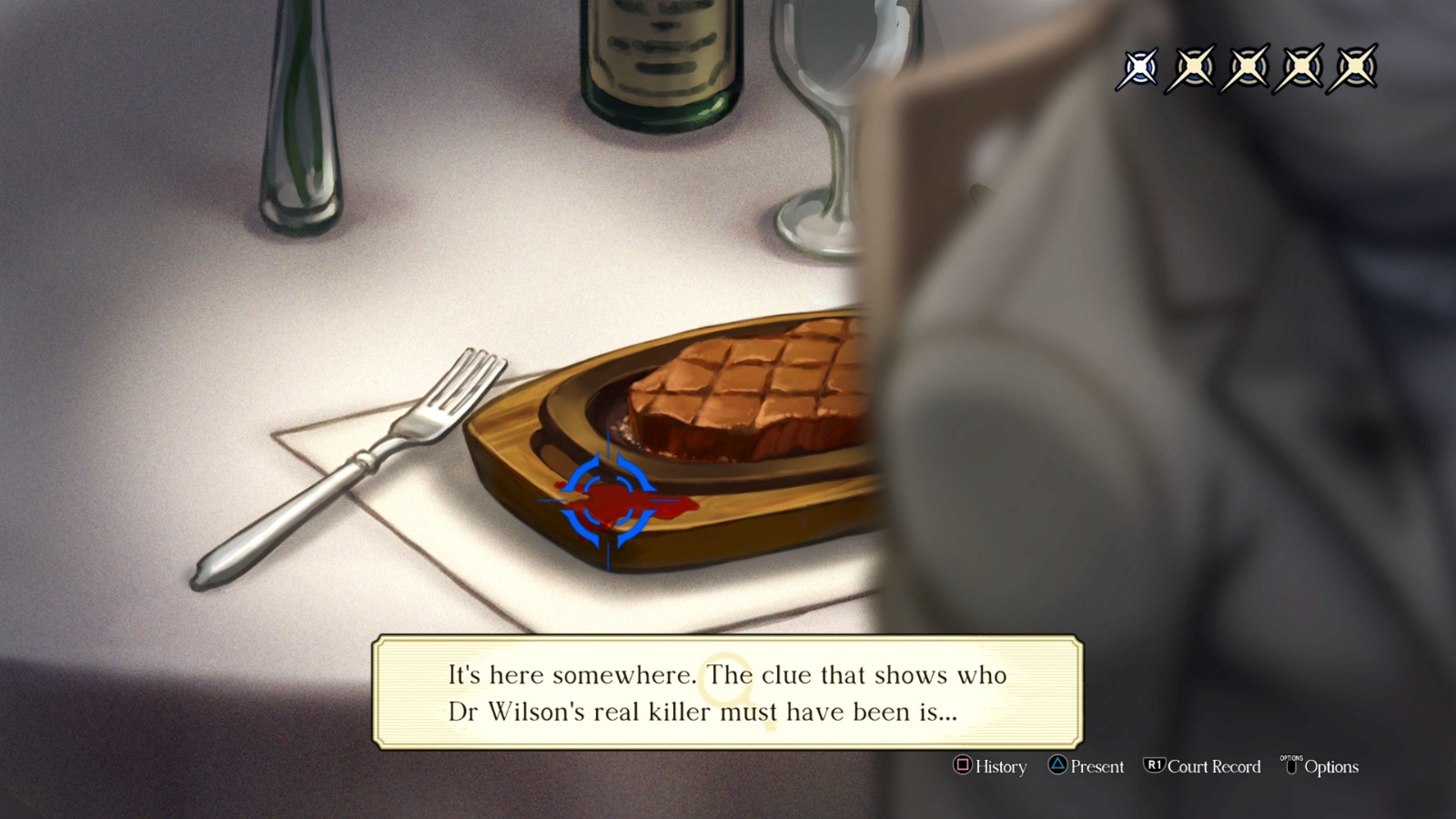Click the triangle Present button icon

[x=1058, y=766]
